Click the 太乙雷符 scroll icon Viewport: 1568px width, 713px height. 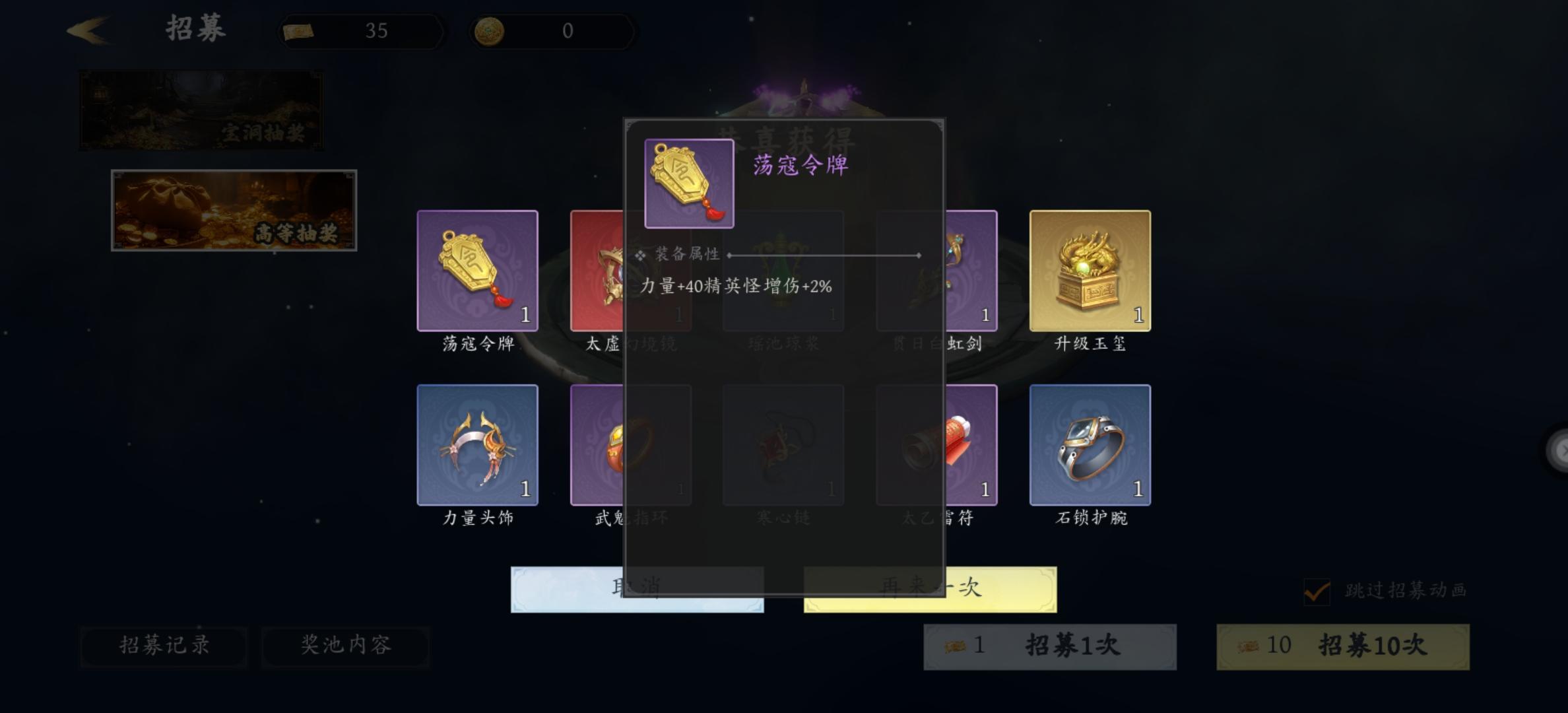(937, 446)
